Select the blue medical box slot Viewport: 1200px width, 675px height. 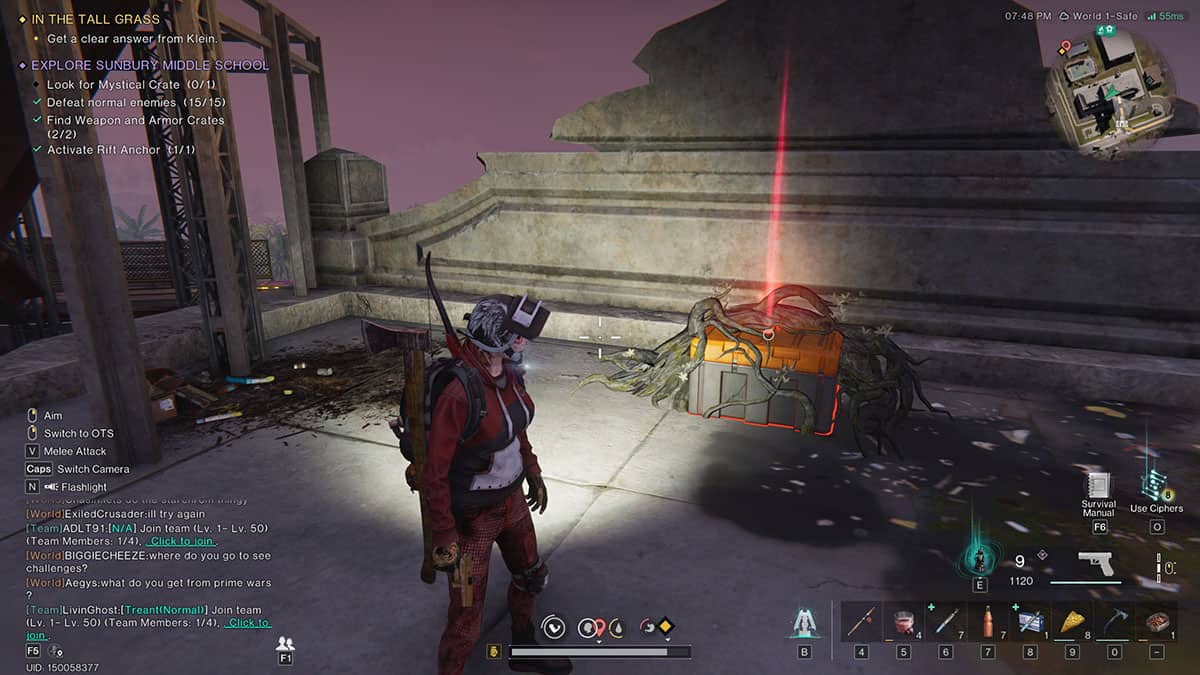click(1030, 622)
